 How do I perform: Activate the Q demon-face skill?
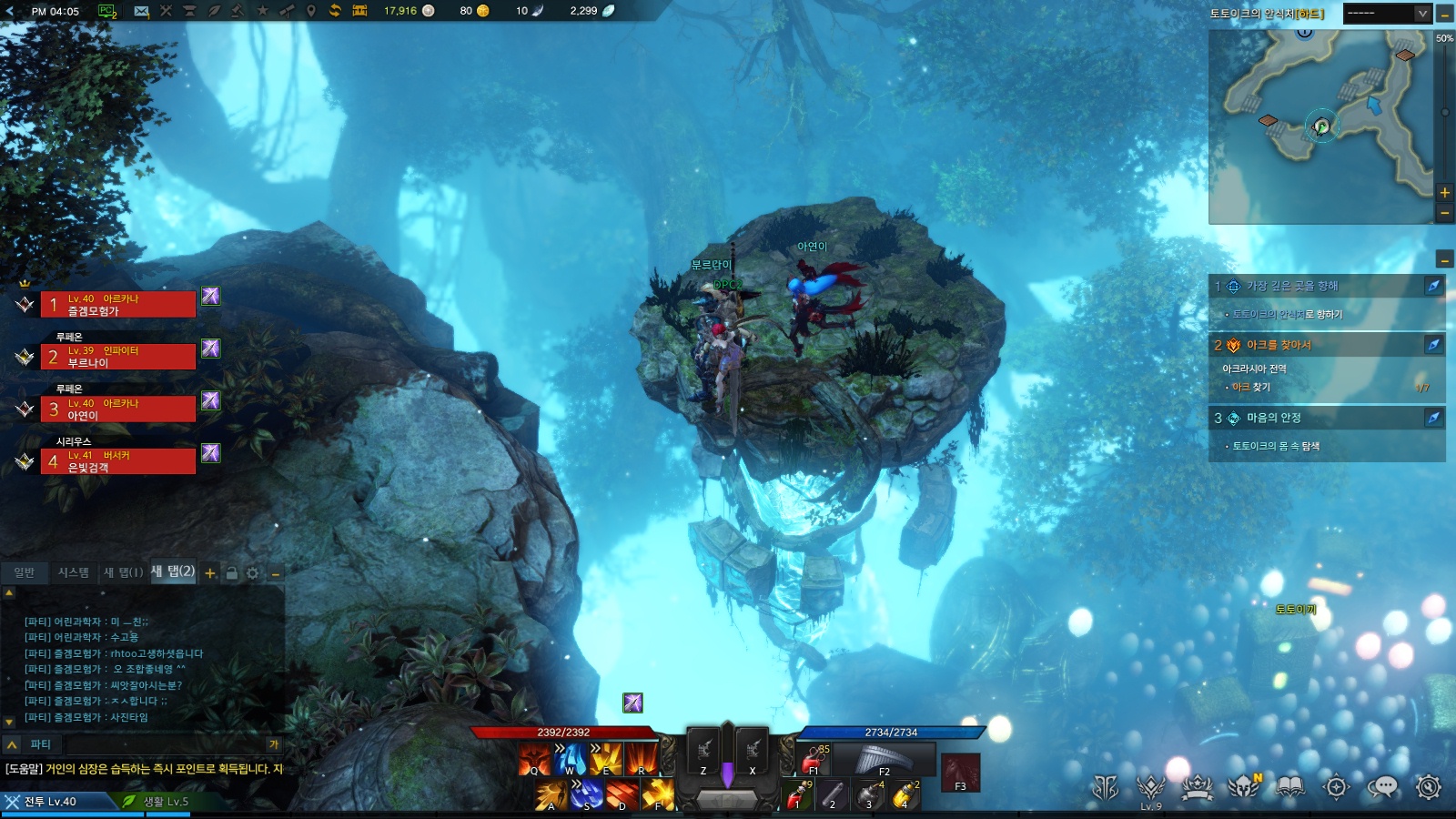pyautogui.click(x=534, y=759)
